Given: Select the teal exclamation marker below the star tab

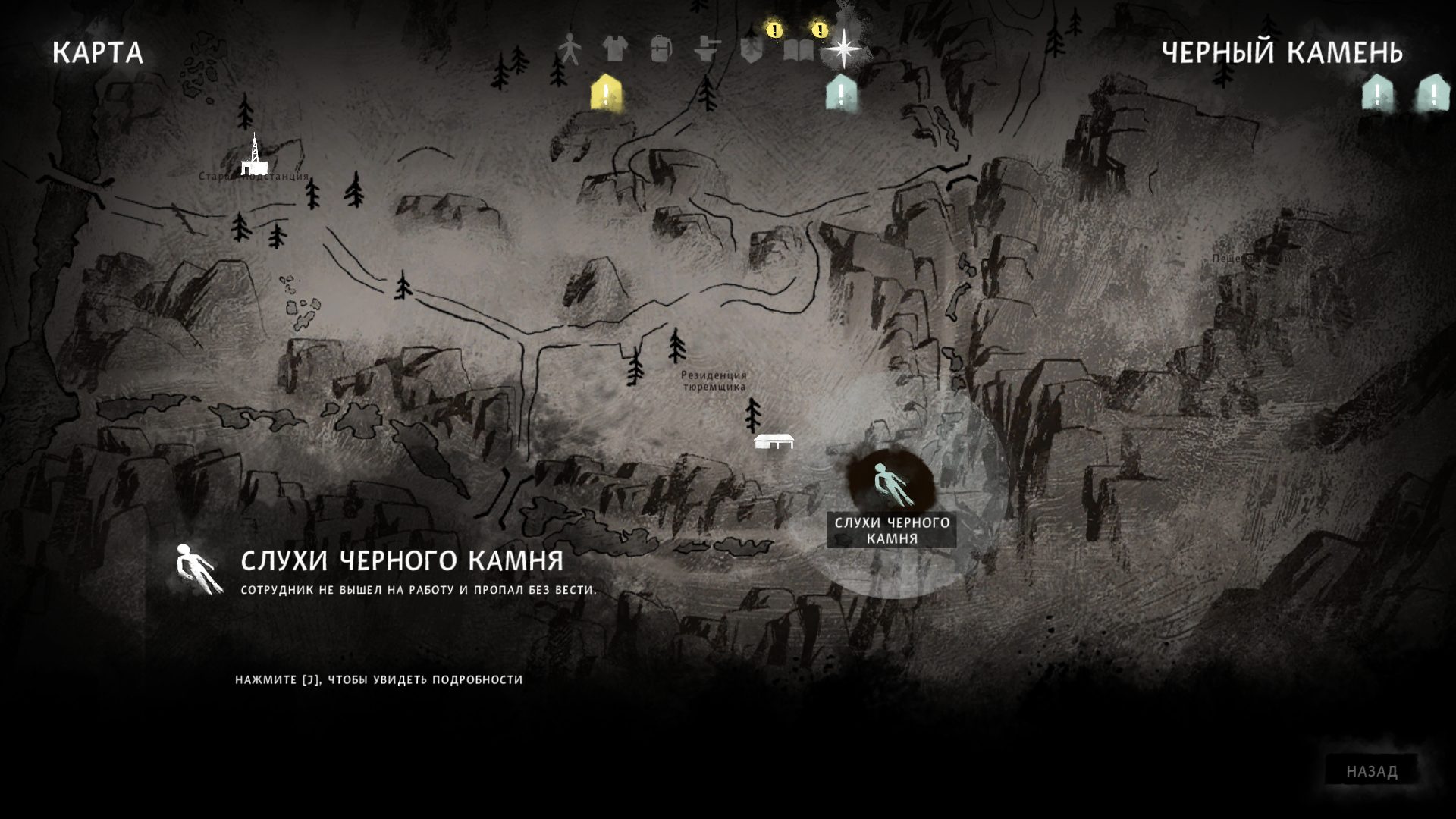Looking at the screenshot, I should (x=841, y=94).
